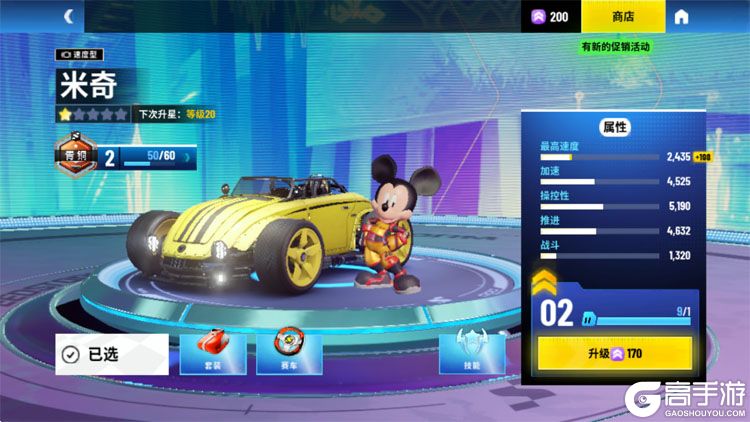Return to the home screen

click(681, 16)
